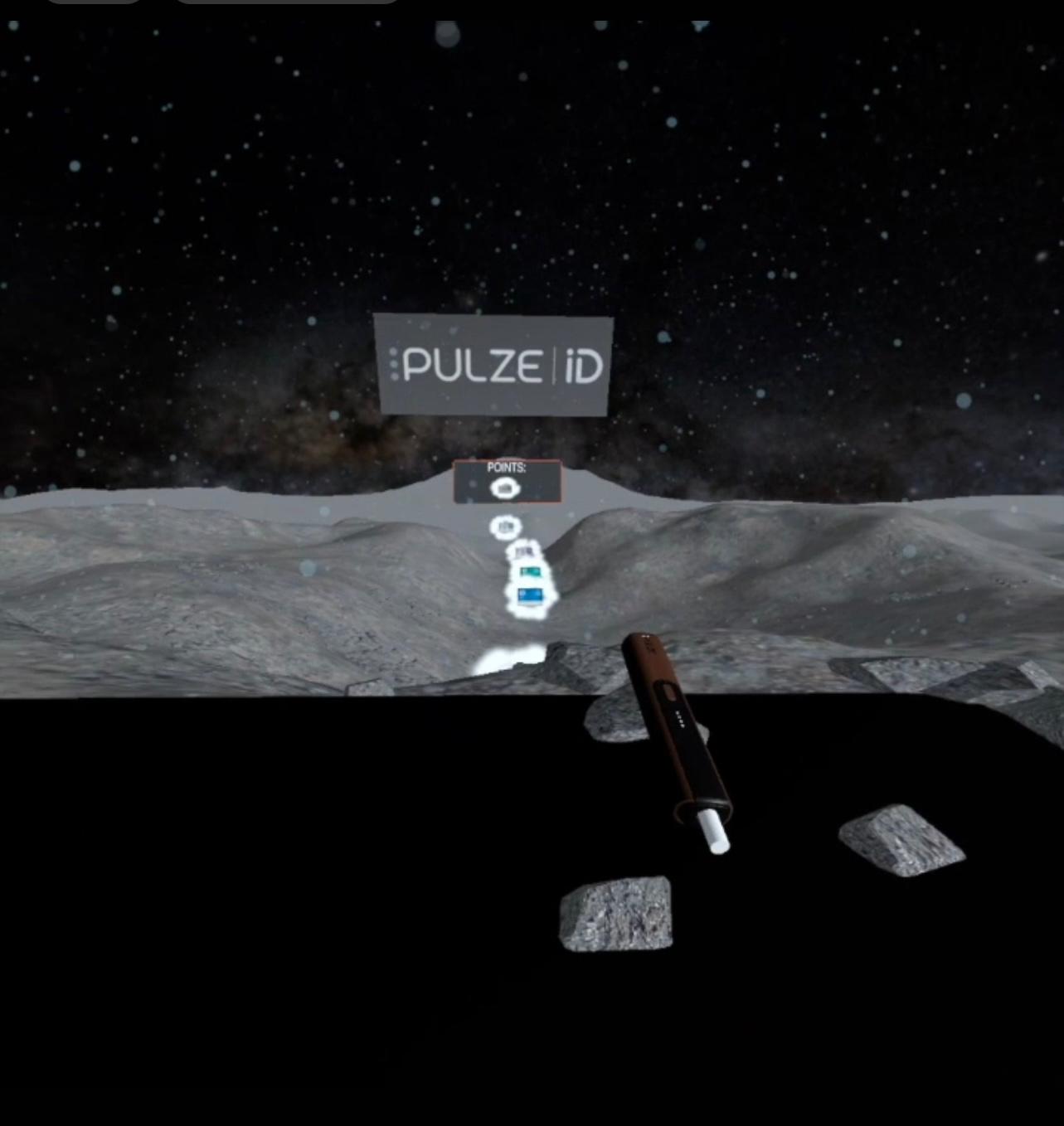
Task: Click the PULZE iD billboard sign
Action: tap(493, 365)
